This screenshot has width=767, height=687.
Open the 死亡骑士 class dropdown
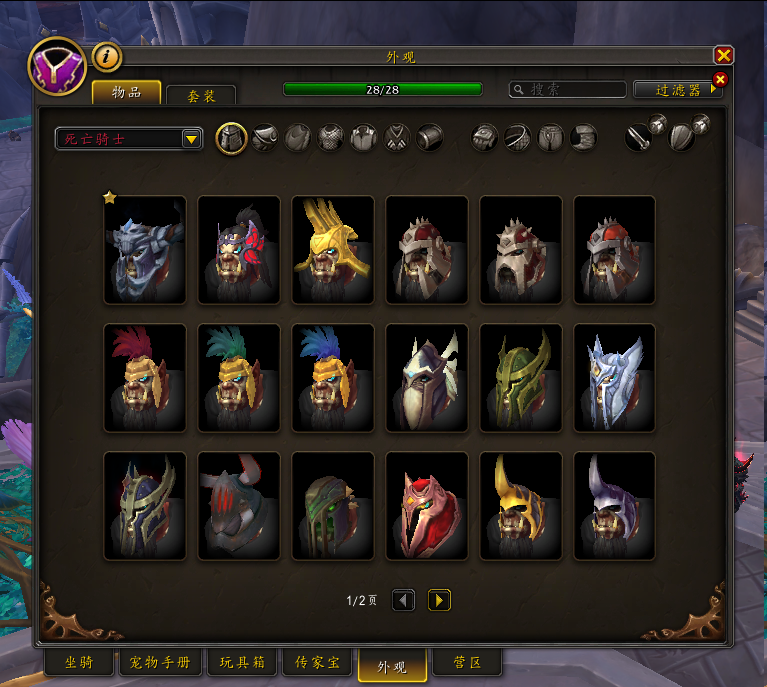[129, 138]
